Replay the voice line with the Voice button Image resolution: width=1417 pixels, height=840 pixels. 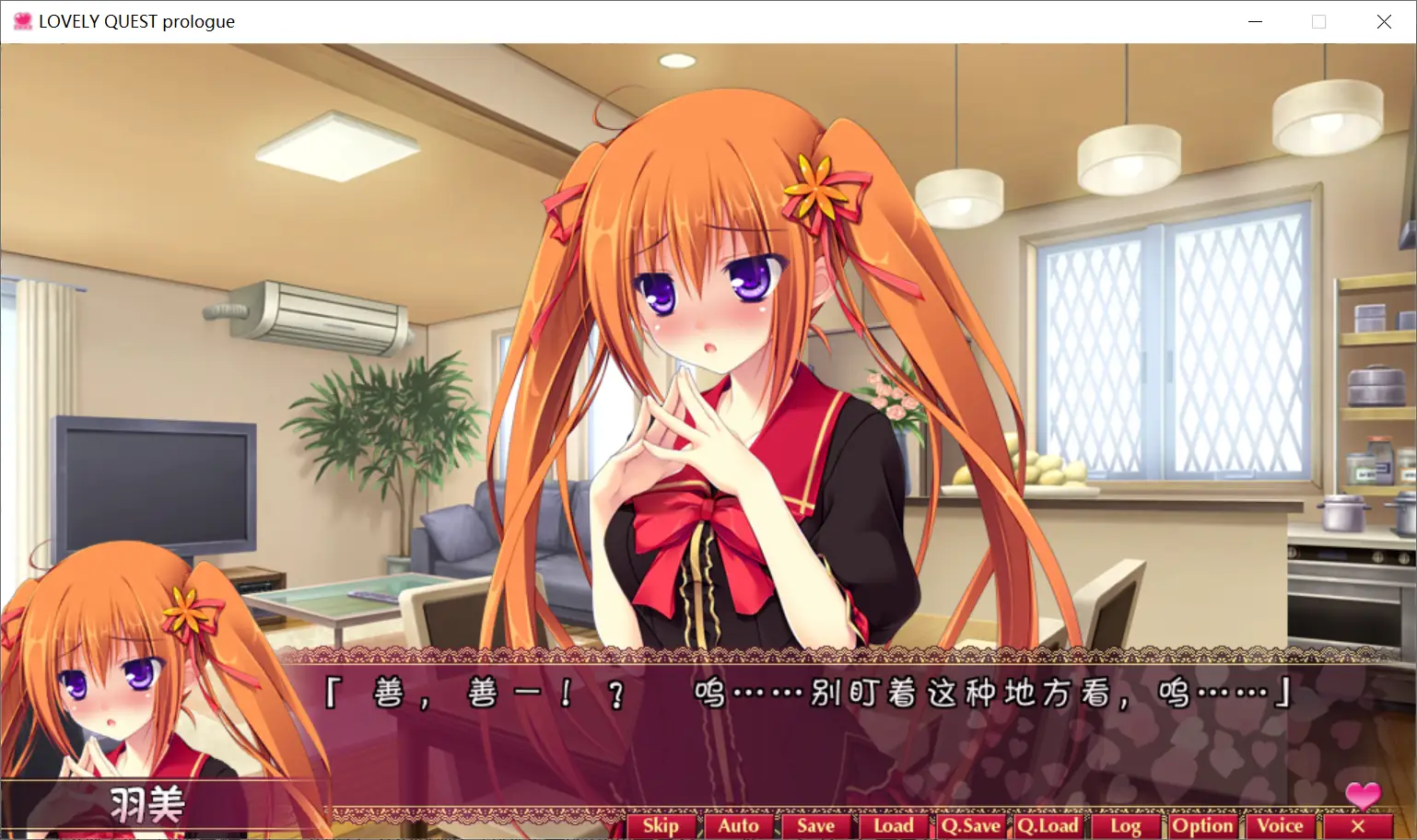(1282, 825)
